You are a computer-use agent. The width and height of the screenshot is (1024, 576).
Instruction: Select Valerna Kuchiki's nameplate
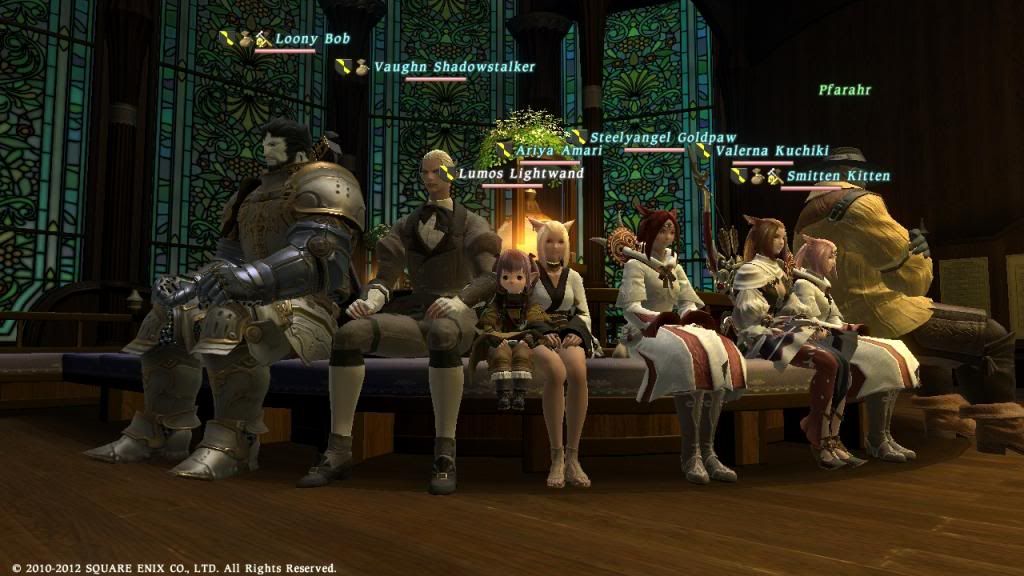point(772,151)
